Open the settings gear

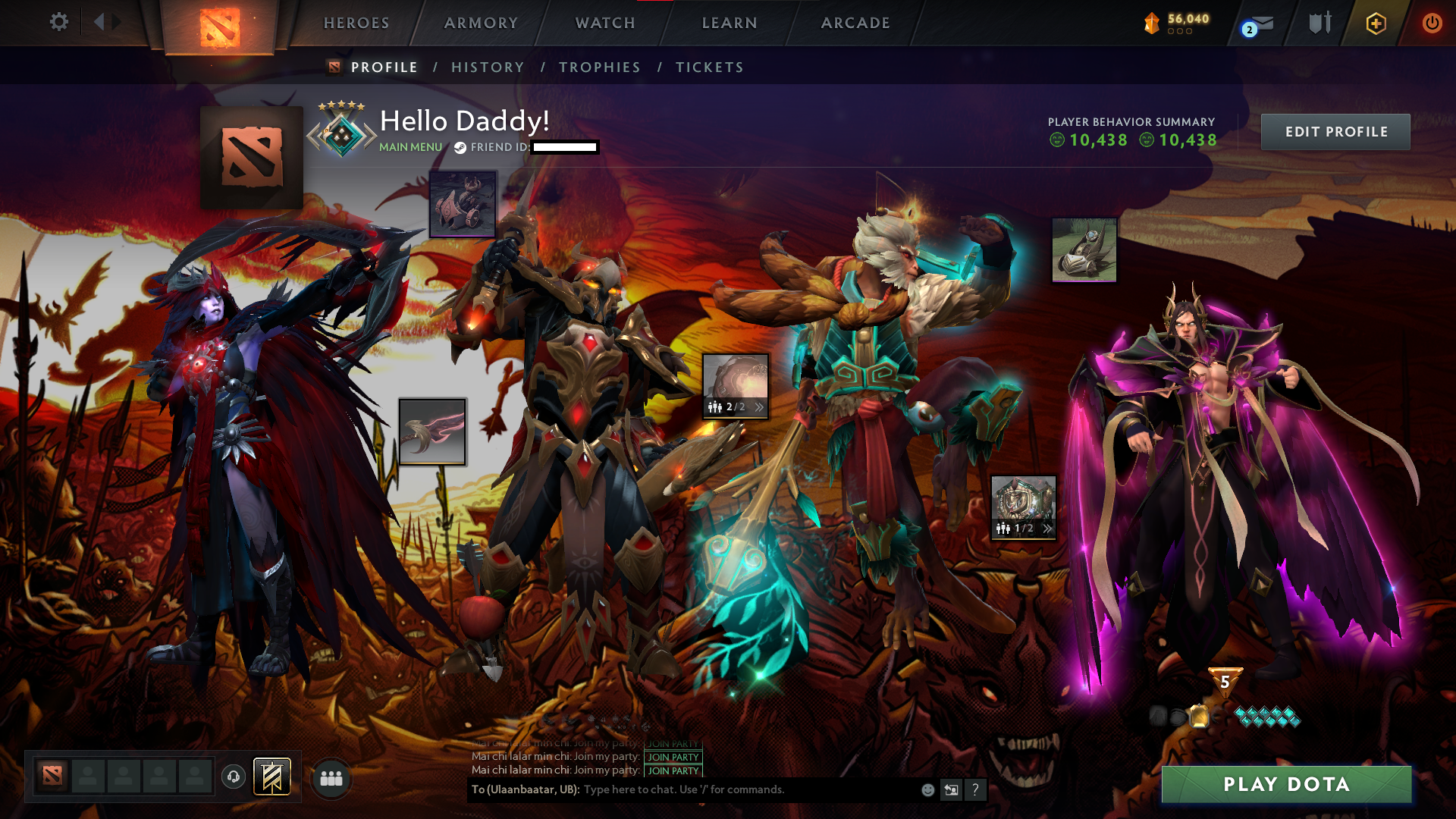click(59, 22)
